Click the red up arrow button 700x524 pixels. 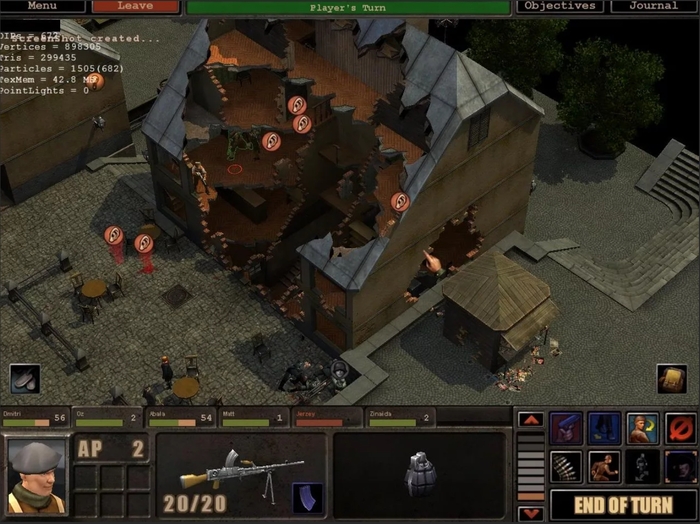[530, 420]
